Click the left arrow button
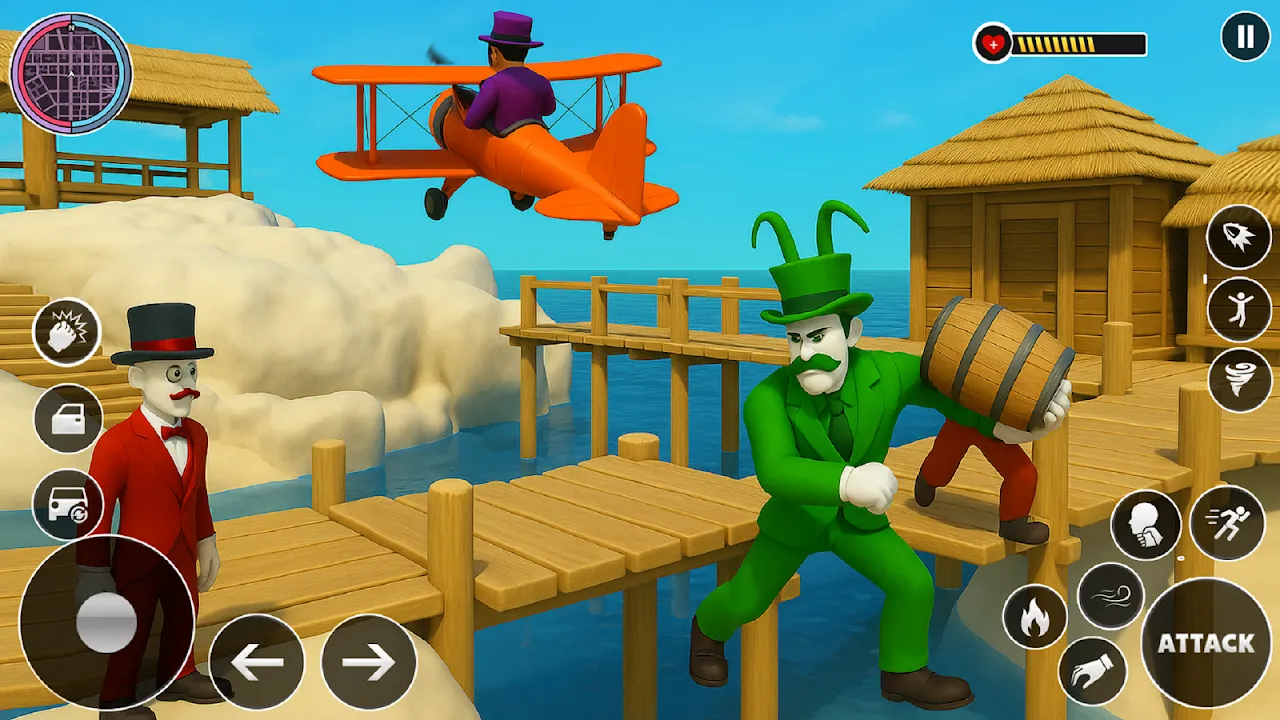The image size is (1280, 720). point(257,662)
